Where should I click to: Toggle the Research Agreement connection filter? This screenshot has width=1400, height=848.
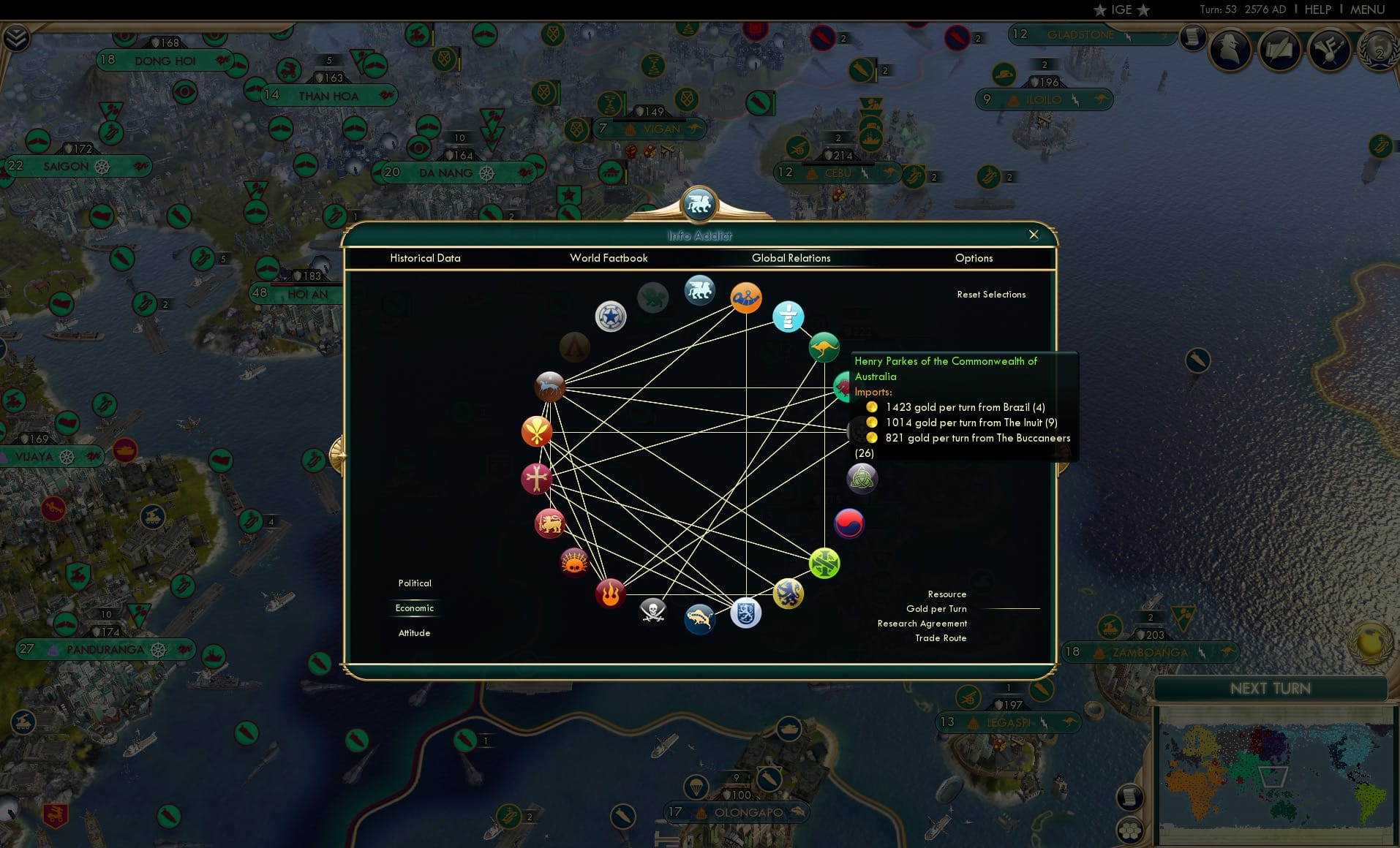(x=922, y=623)
